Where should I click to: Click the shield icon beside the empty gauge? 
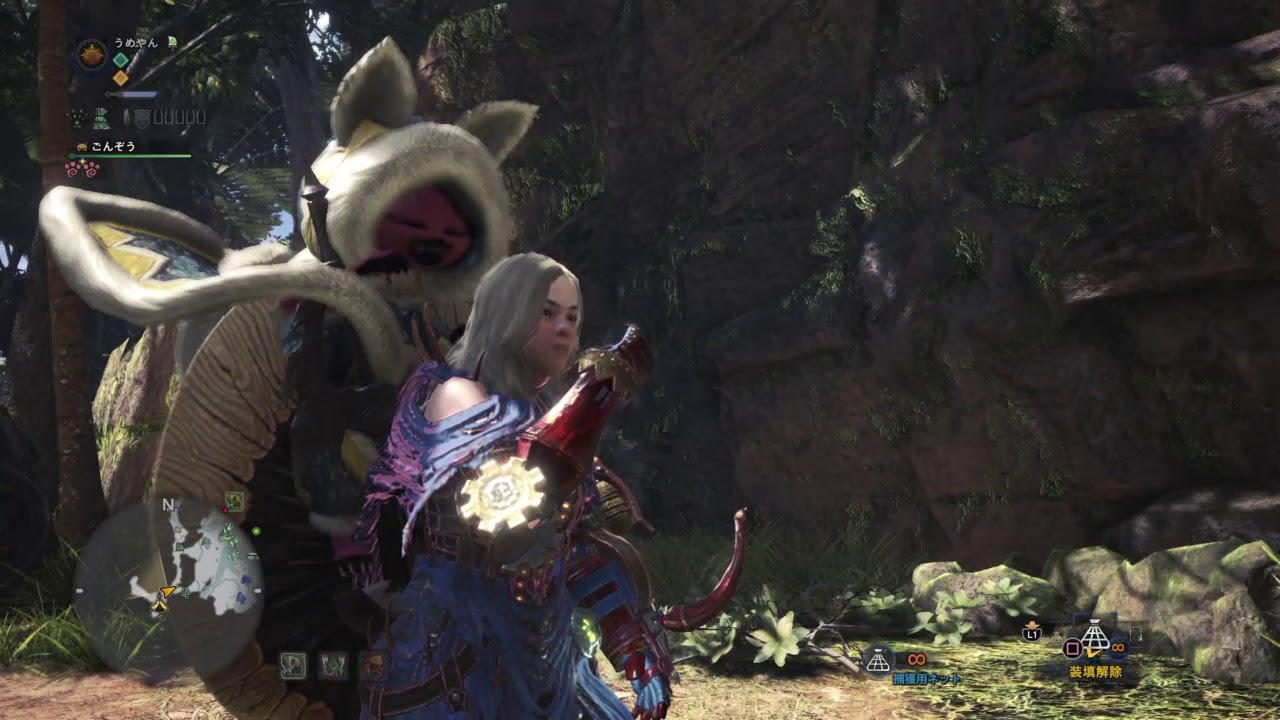click(x=141, y=118)
